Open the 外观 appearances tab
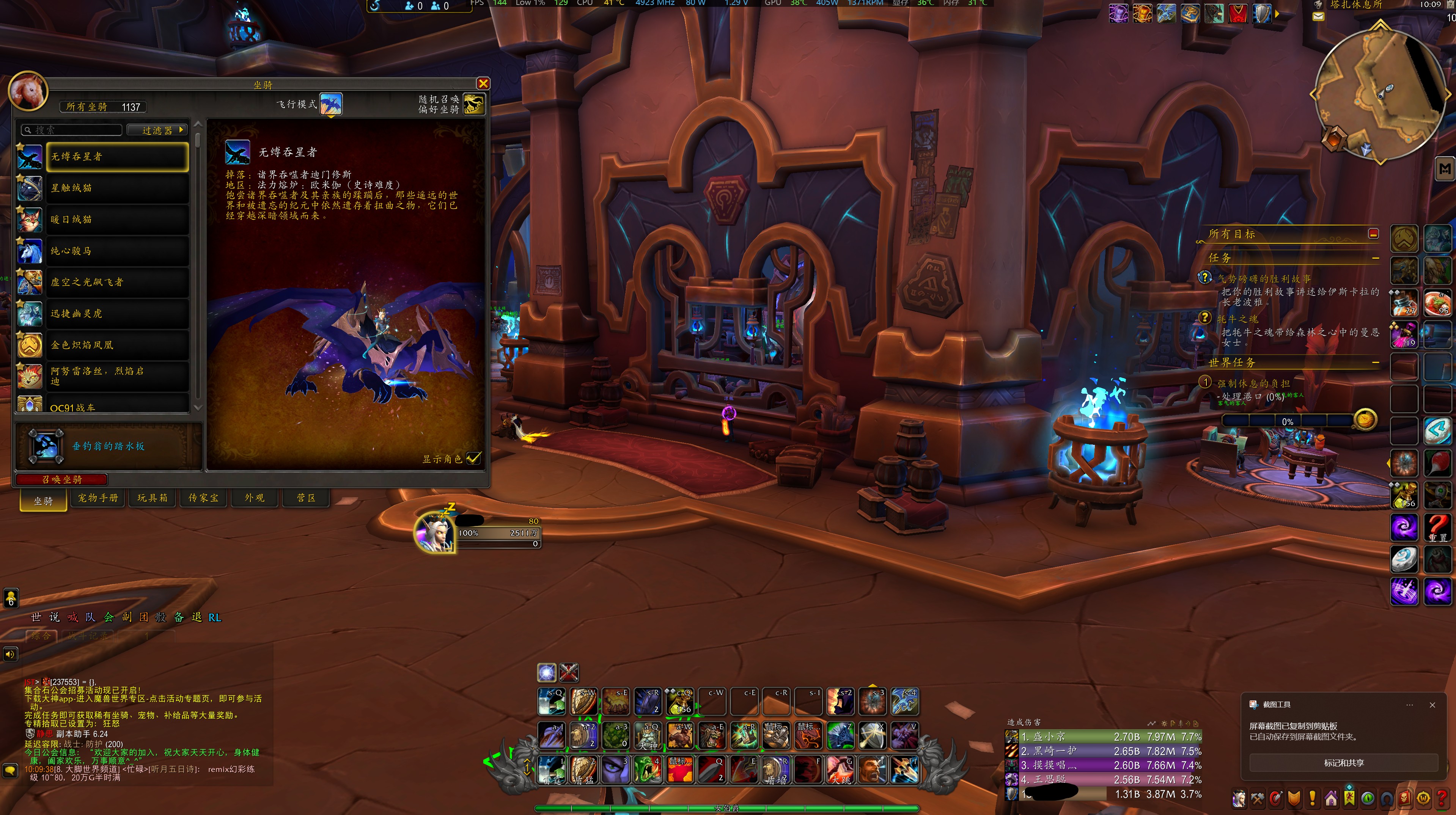Viewport: 1456px width, 815px height. 254,498
